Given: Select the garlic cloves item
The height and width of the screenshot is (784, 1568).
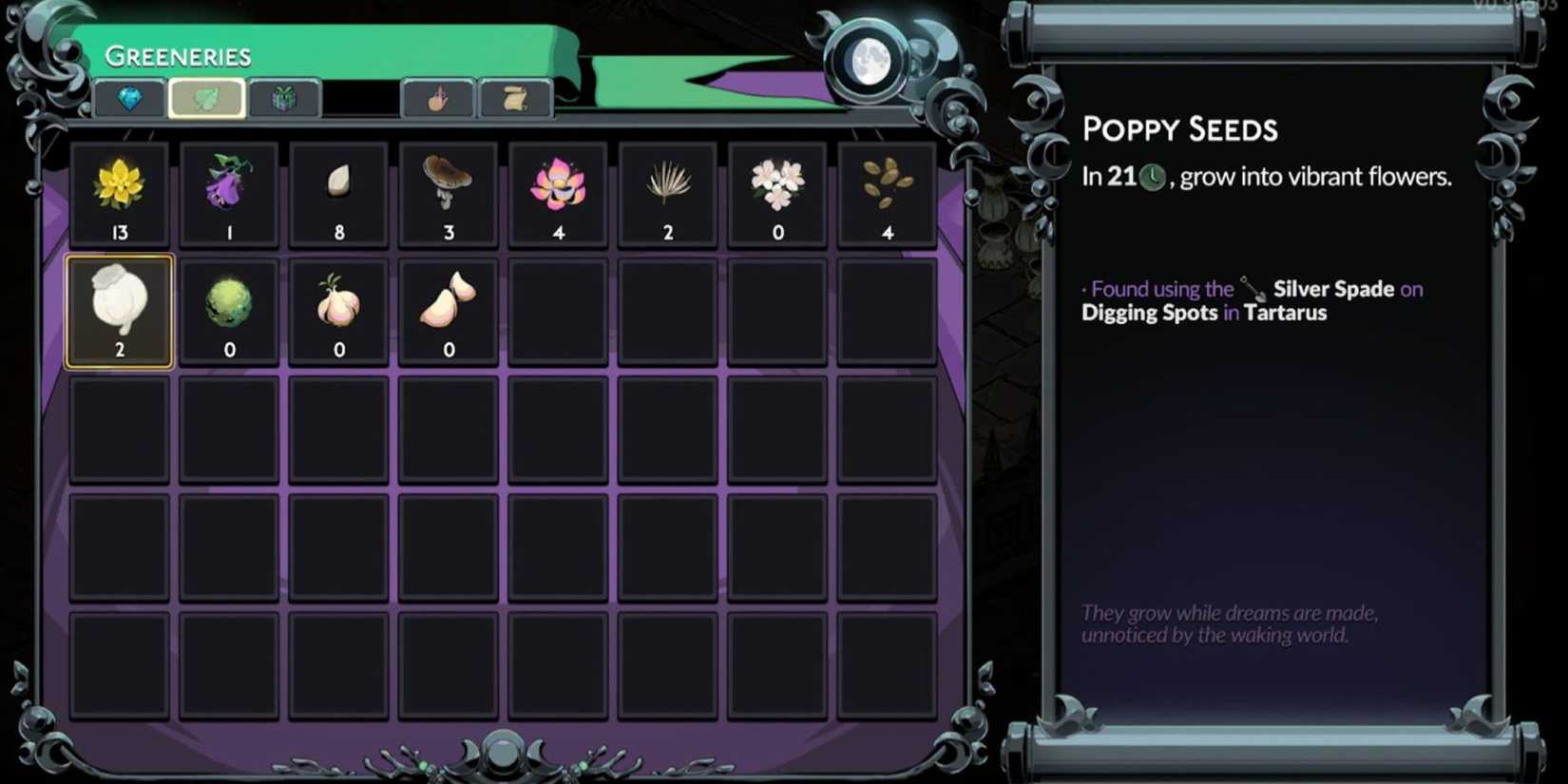Looking at the screenshot, I should (x=448, y=310).
